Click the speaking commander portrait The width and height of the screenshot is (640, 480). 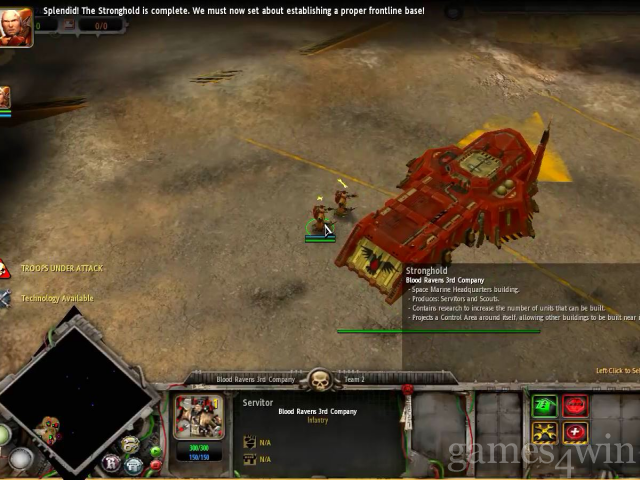[x=16, y=27]
